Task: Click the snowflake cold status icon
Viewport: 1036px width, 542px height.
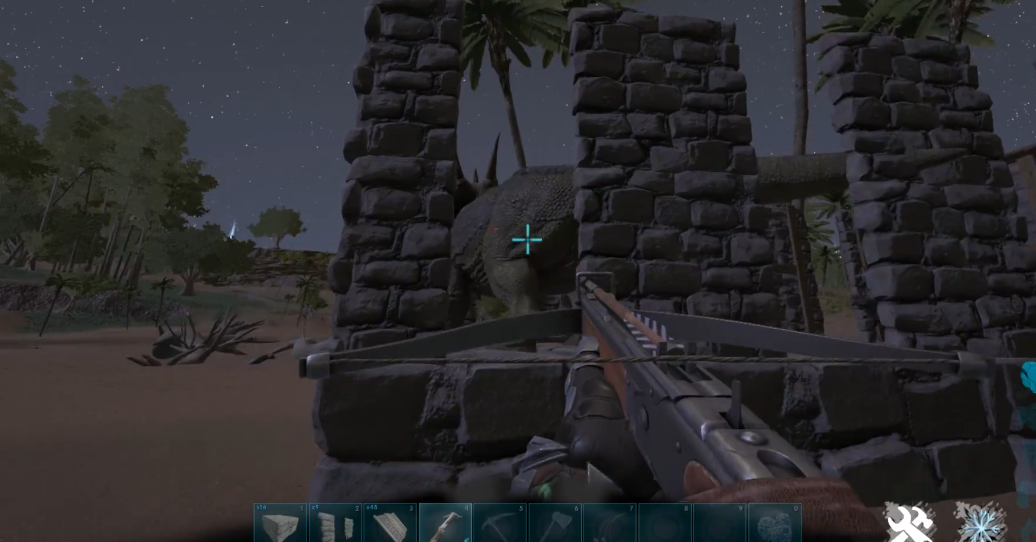Action: coord(979,522)
